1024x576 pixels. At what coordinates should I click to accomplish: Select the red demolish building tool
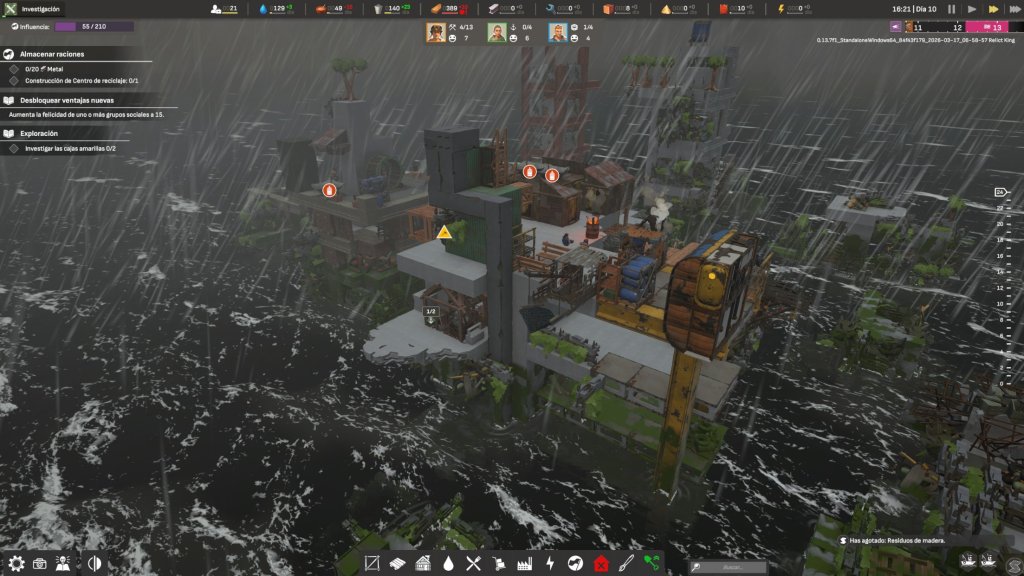pyautogui.click(x=601, y=564)
